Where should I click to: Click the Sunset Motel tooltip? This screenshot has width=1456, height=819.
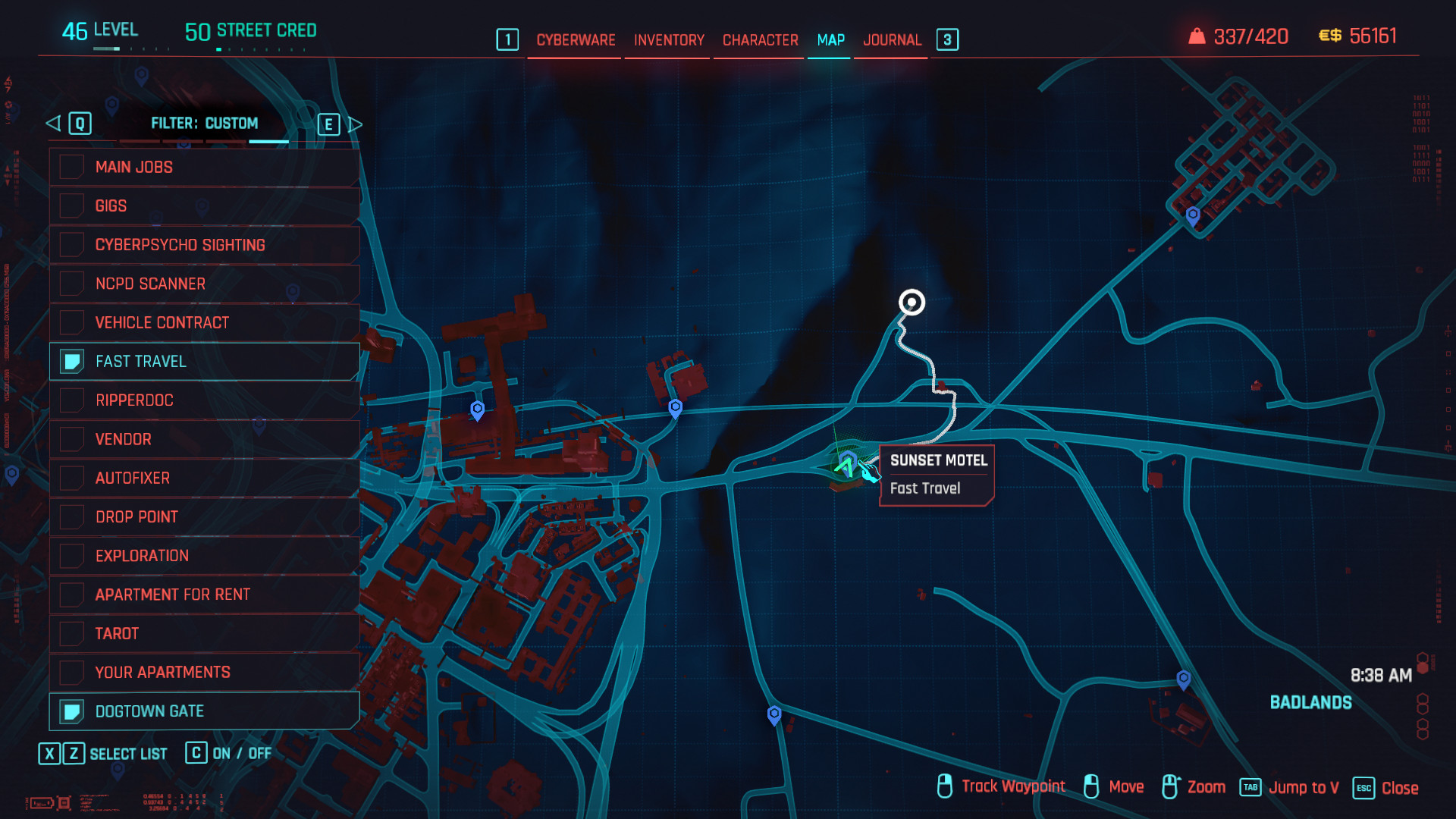[937, 474]
